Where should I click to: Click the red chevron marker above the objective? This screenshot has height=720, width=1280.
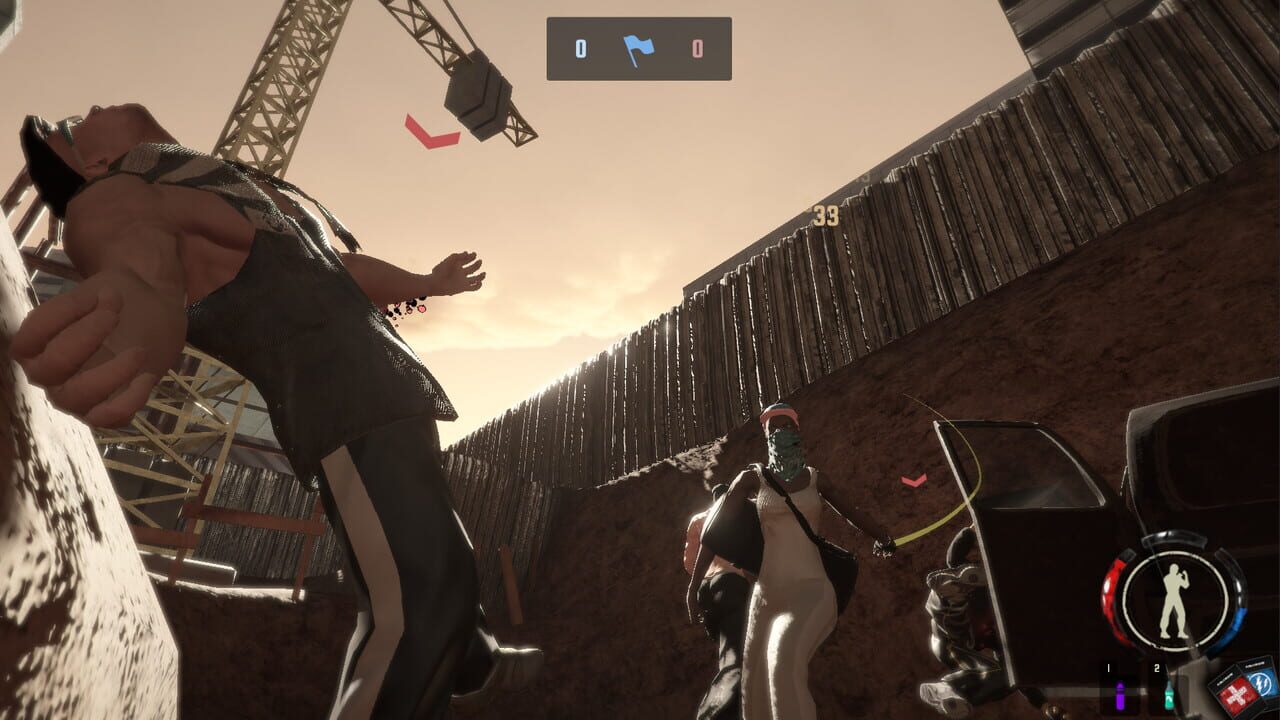[x=432, y=134]
